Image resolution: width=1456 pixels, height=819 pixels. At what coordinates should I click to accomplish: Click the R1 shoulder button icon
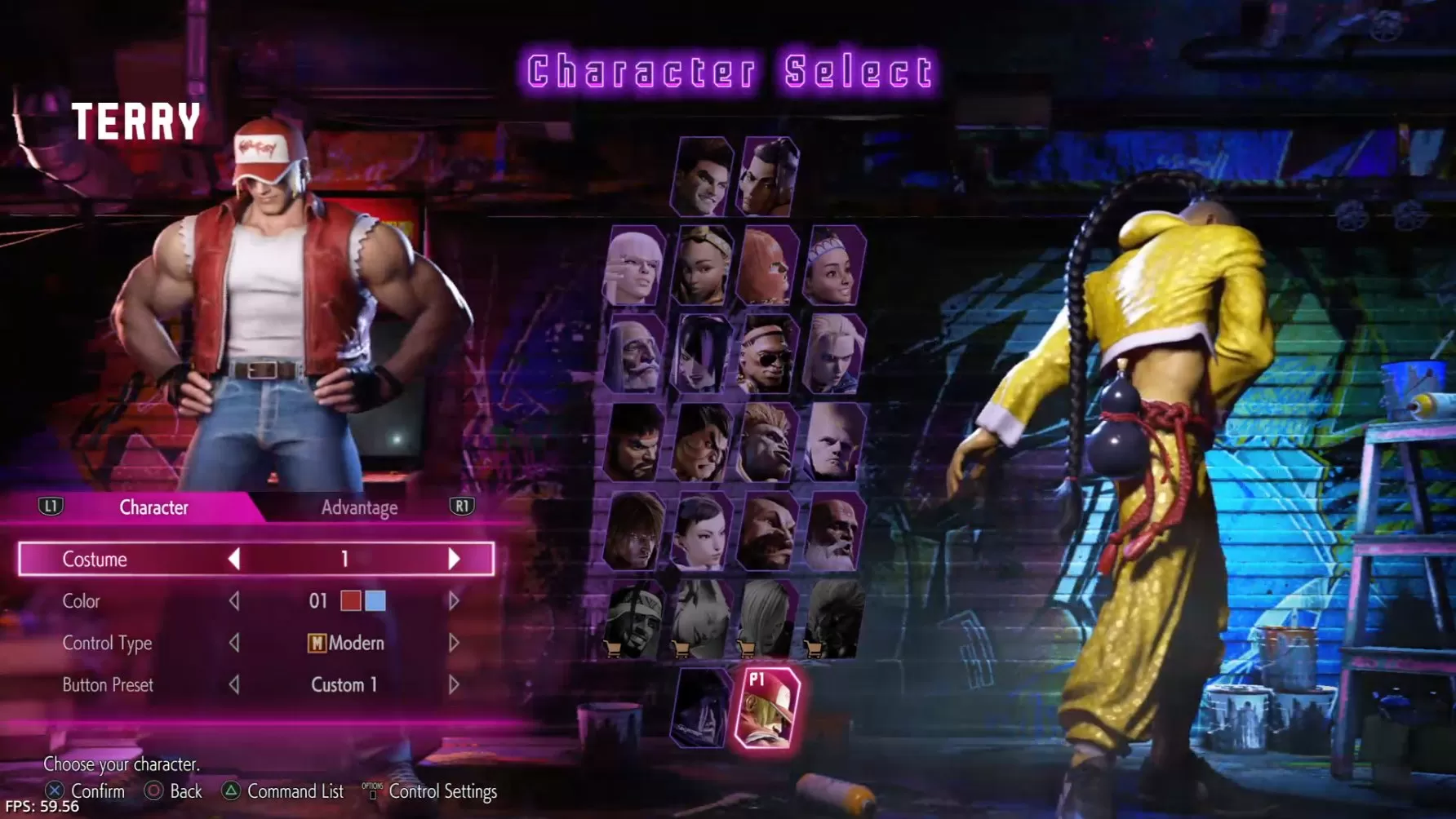tap(461, 507)
